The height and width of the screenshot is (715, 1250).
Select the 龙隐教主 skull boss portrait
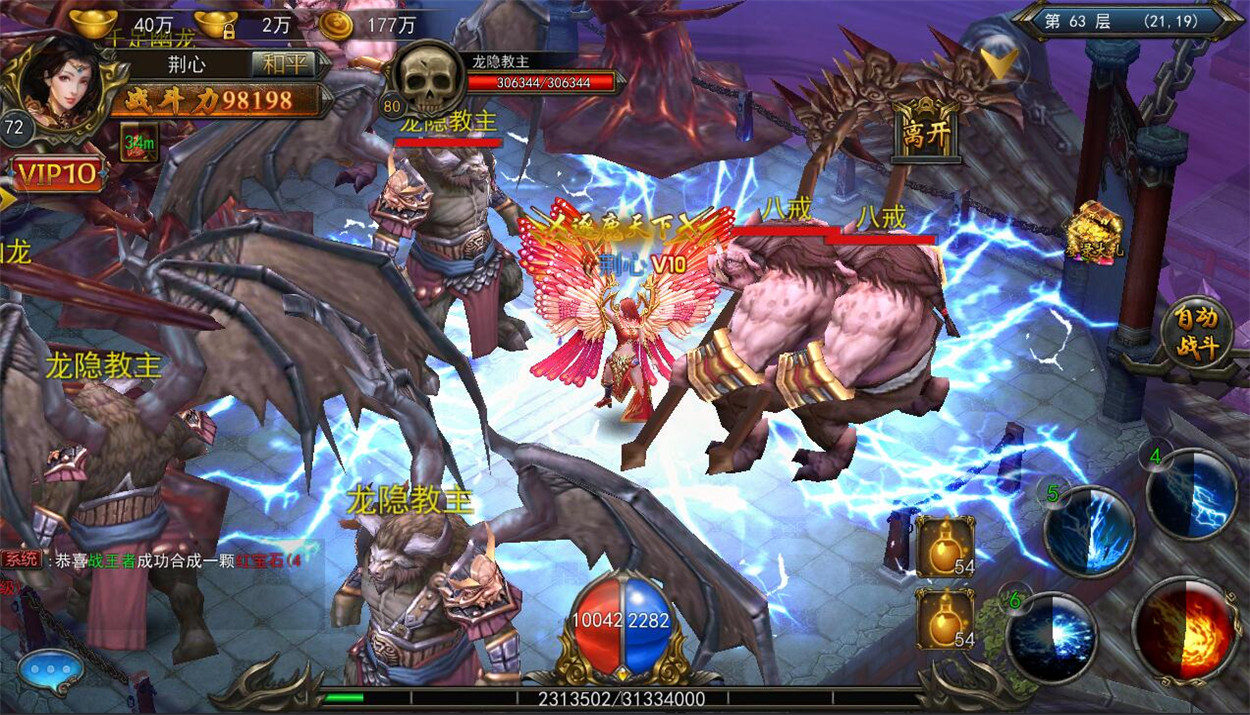pos(427,82)
